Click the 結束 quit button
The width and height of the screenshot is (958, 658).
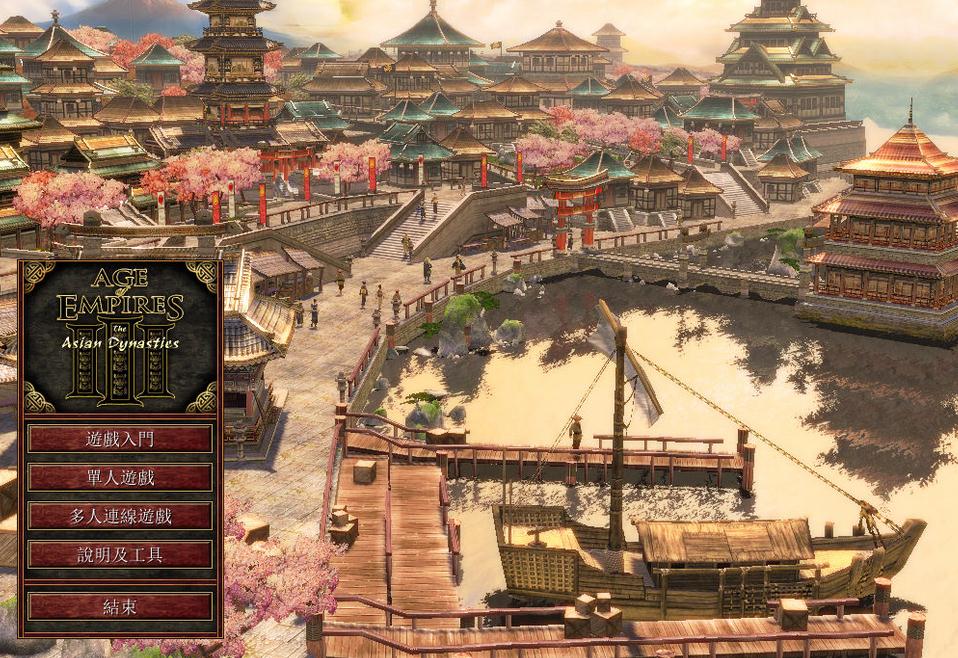click(x=120, y=606)
